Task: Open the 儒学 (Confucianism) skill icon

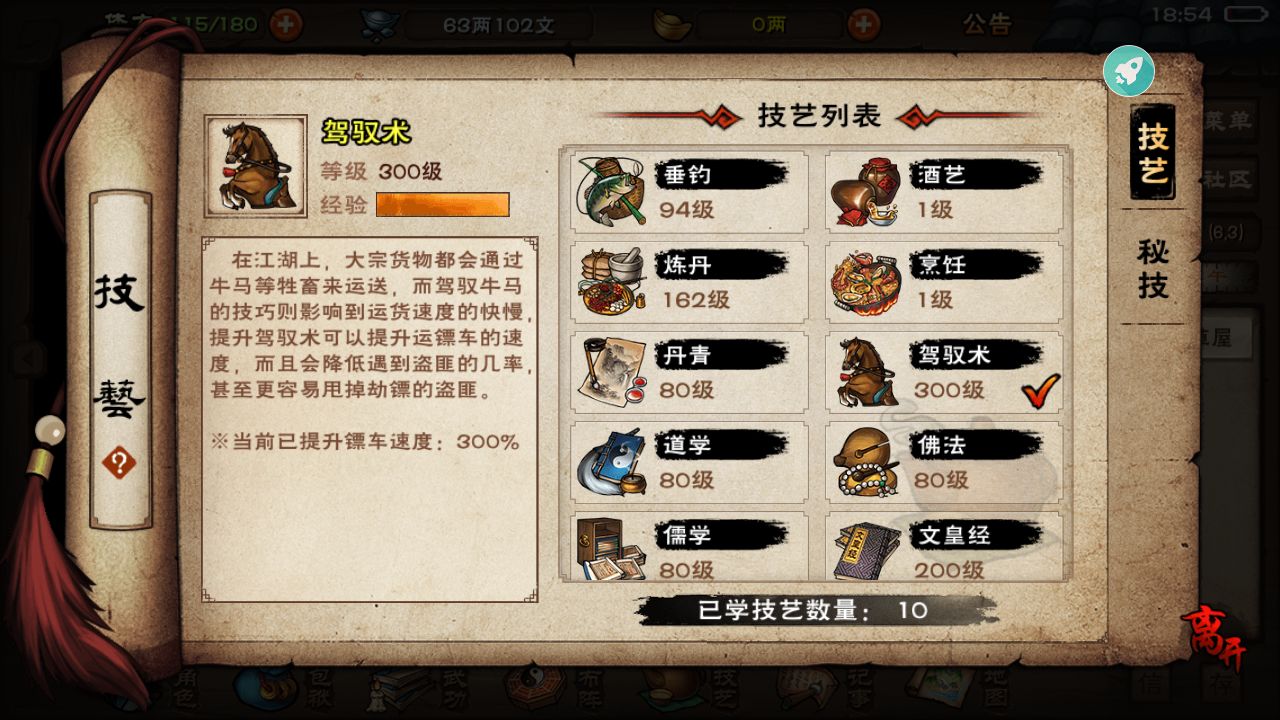Action: pyautogui.click(x=610, y=550)
